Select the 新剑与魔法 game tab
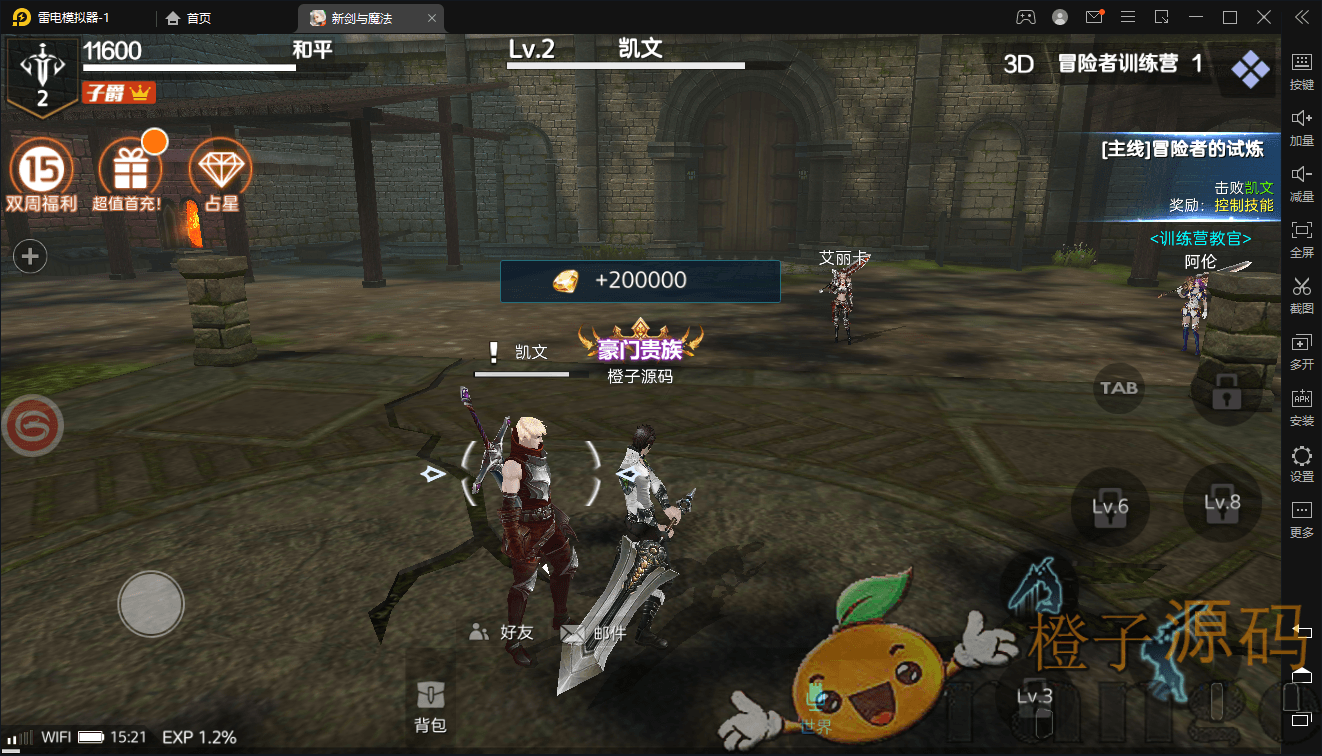This screenshot has height=756, width=1322. pos(360,17)
